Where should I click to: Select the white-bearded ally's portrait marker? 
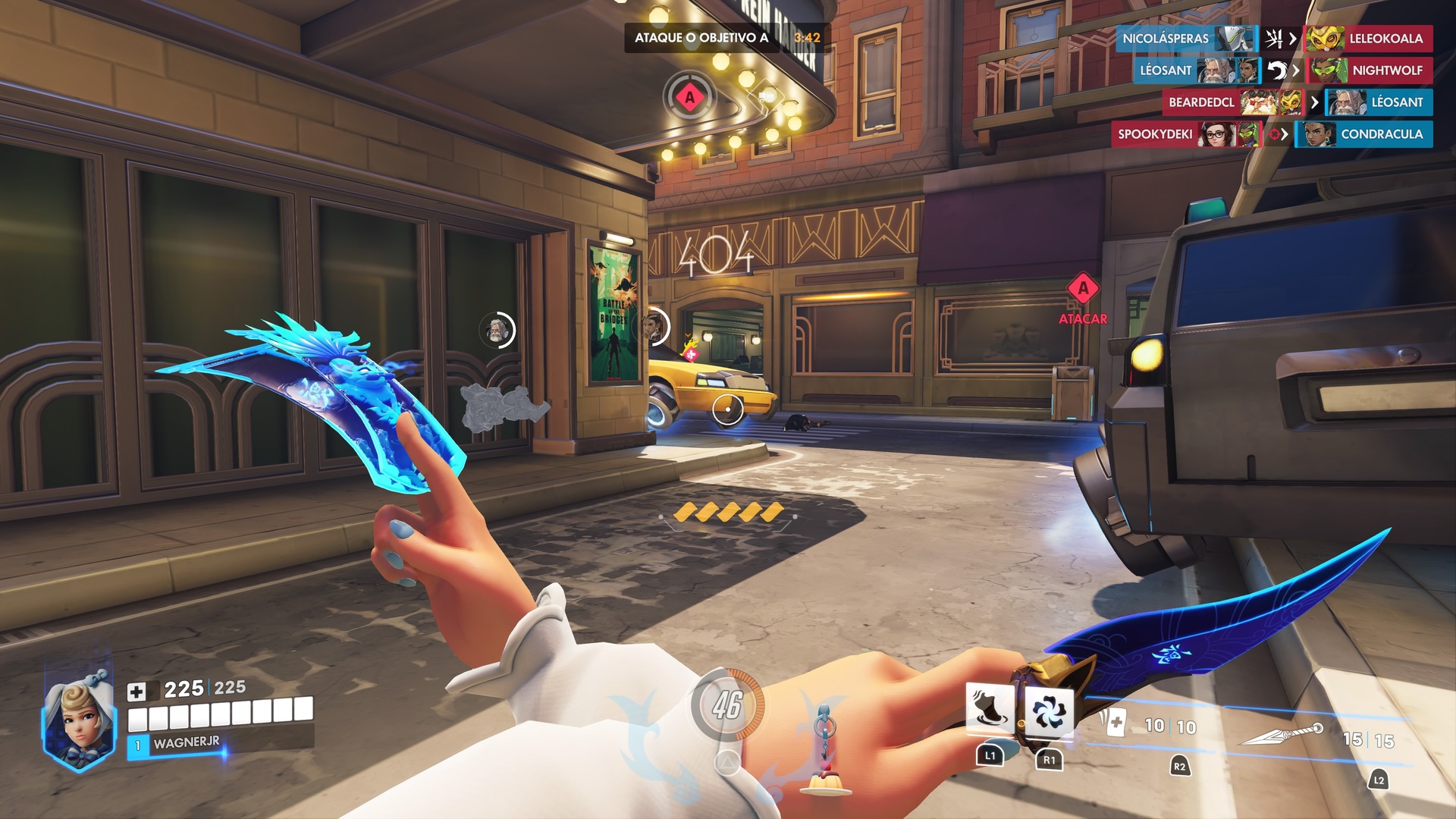tap(497, 330)
